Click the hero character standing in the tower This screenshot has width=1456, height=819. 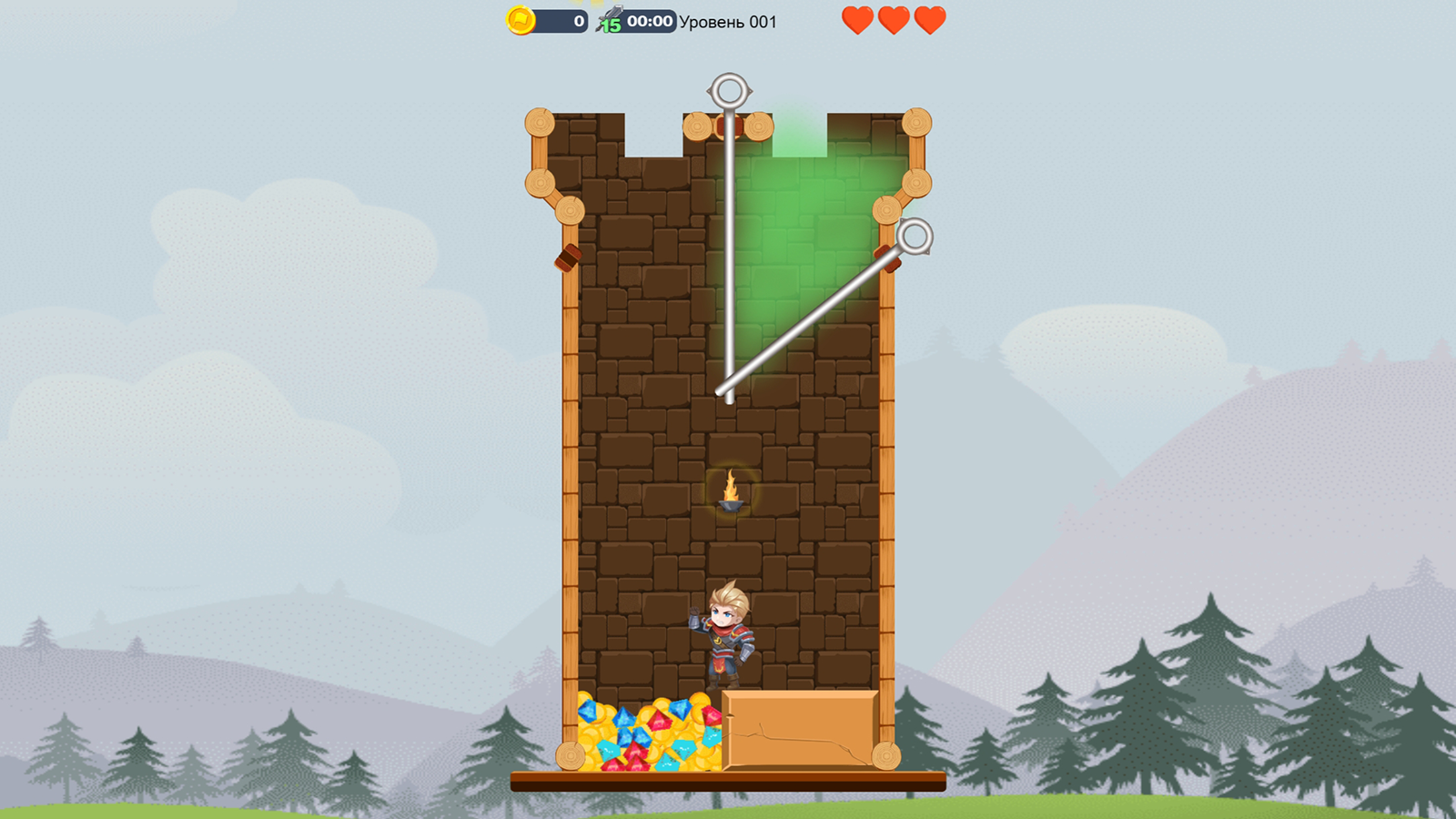725,637
